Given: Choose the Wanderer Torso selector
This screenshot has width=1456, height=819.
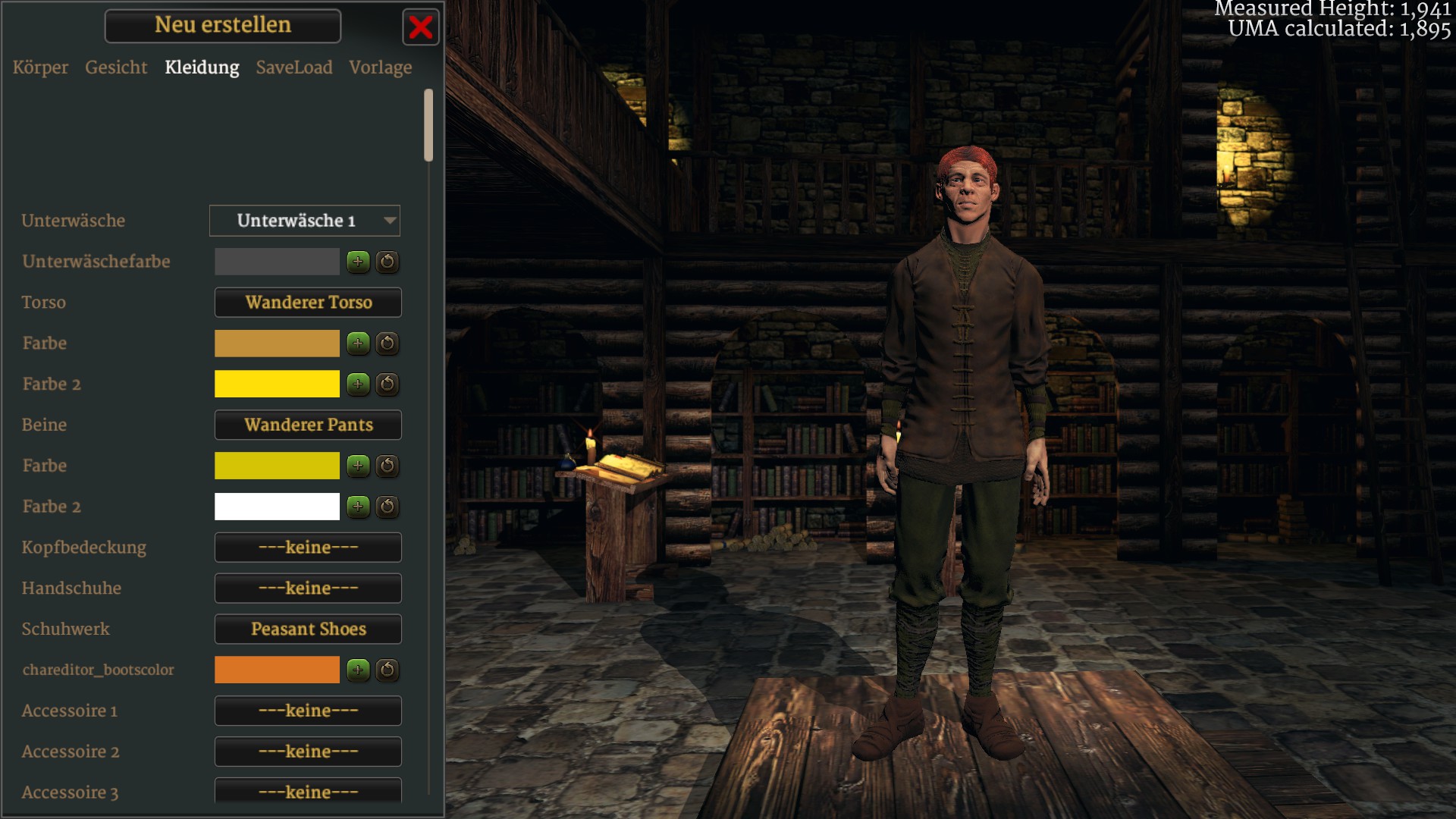Looking at the screenshot, I should click(x=308, y=303).
